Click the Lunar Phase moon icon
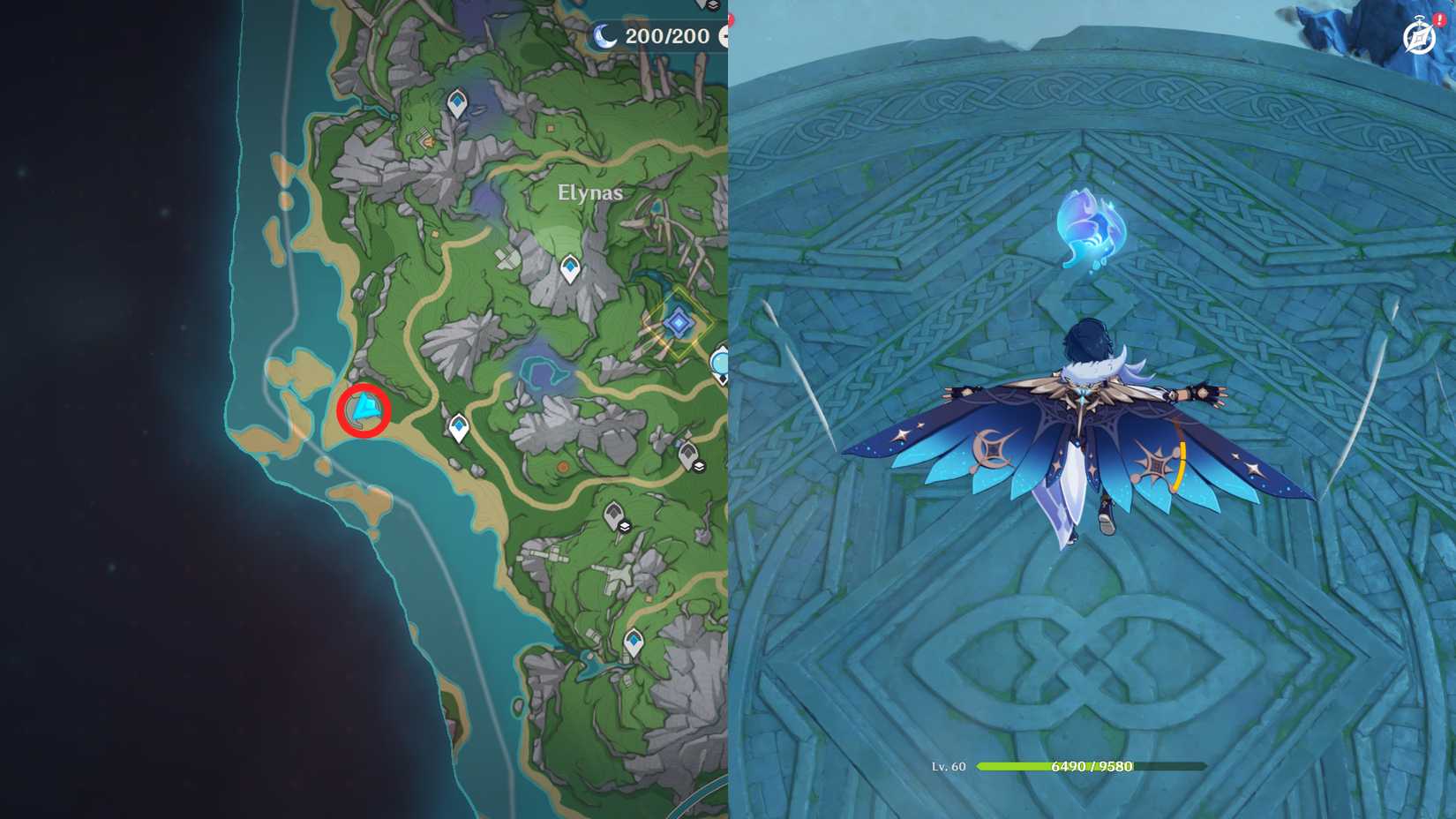 click(x=604, y=36)
